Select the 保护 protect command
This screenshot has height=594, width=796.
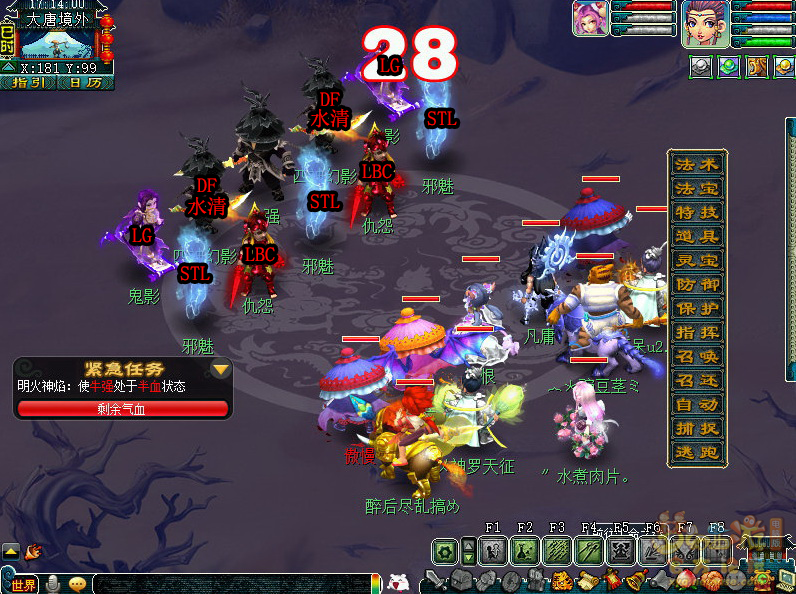pos(697,309)
